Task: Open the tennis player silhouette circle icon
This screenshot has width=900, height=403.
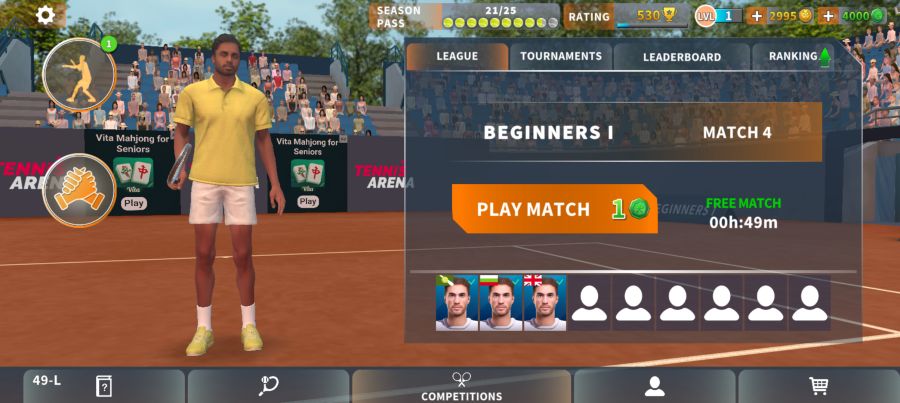Action: [x=79, y=76]
